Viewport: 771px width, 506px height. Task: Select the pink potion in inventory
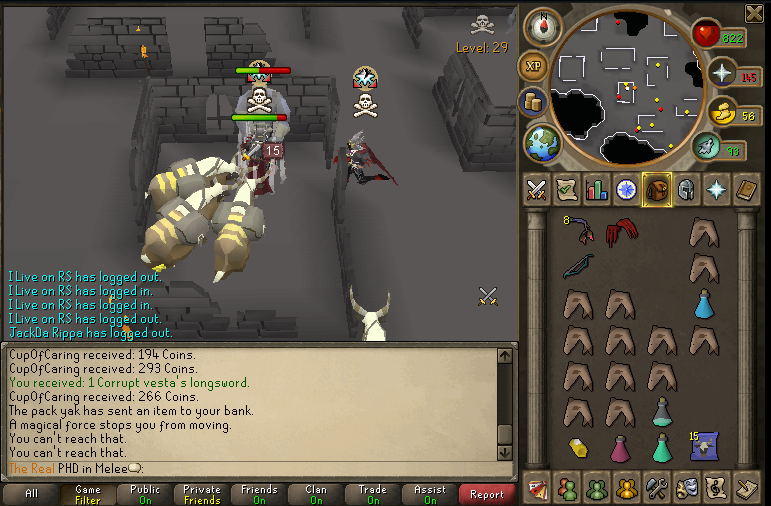pyautogui.click(x=619, y=447)
